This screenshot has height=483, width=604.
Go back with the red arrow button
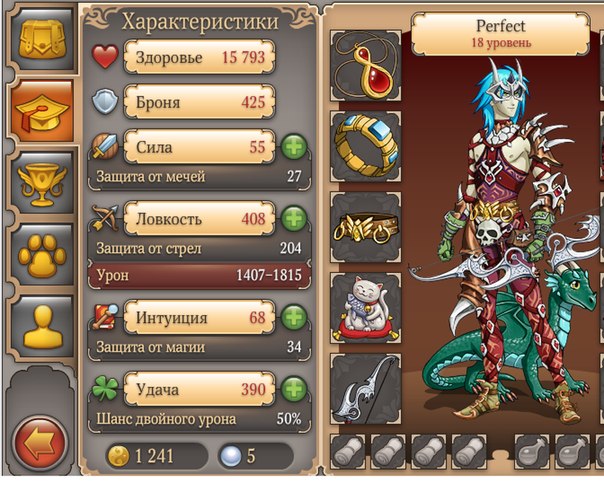(40, 441)
